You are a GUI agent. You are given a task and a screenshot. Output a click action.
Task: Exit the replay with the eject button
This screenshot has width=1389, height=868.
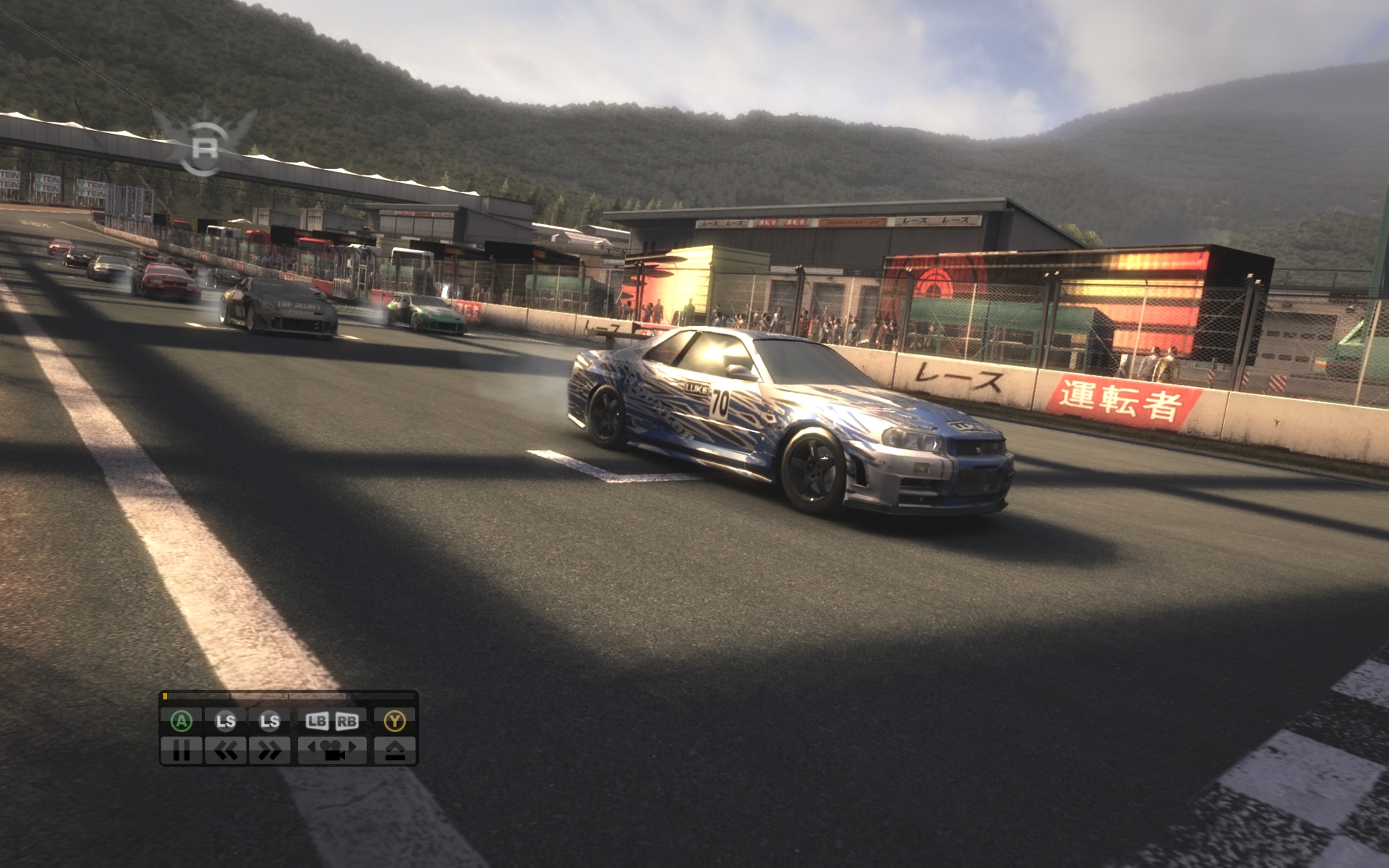[395, 751]
